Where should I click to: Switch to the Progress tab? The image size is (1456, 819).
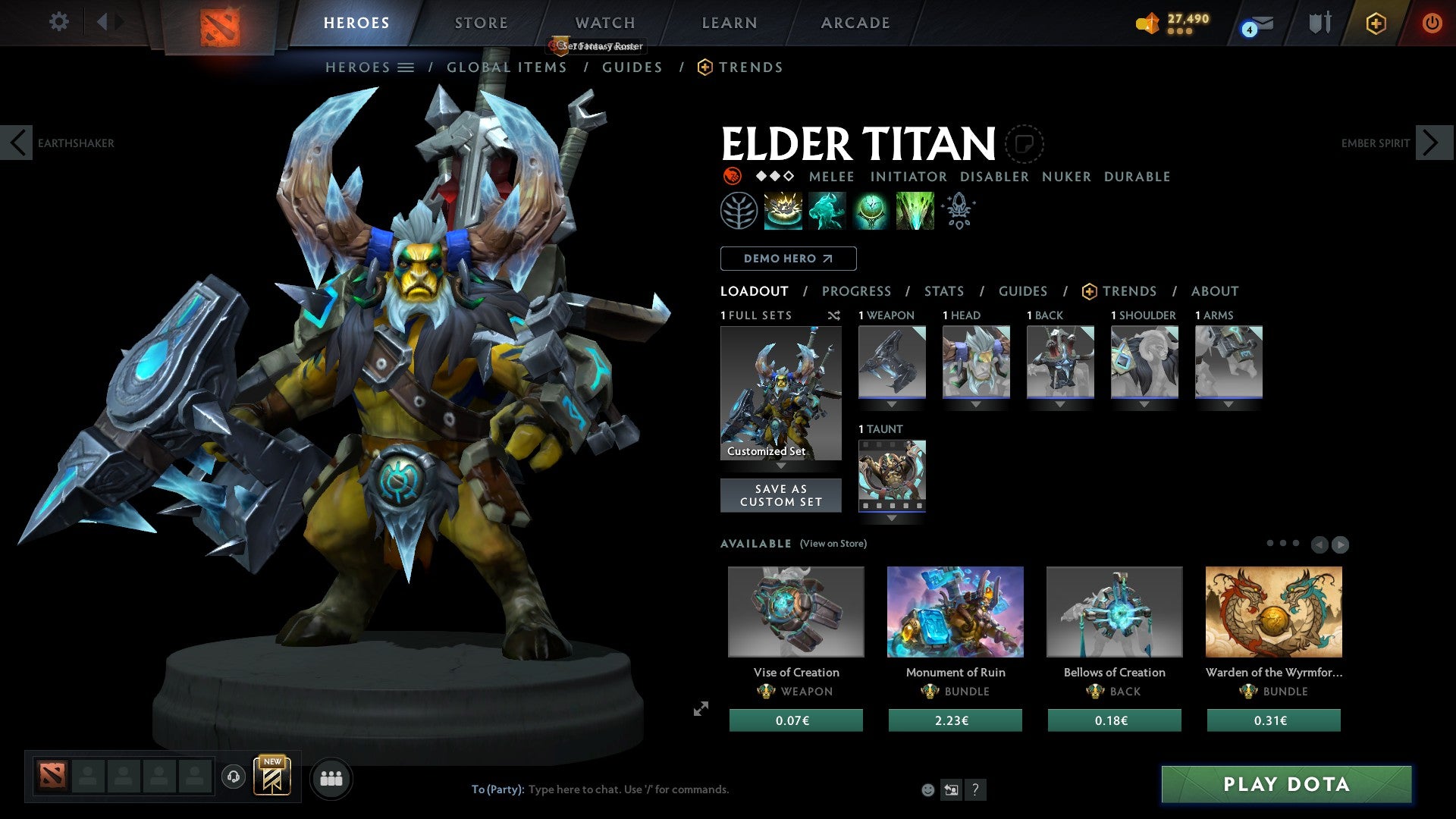857,290
